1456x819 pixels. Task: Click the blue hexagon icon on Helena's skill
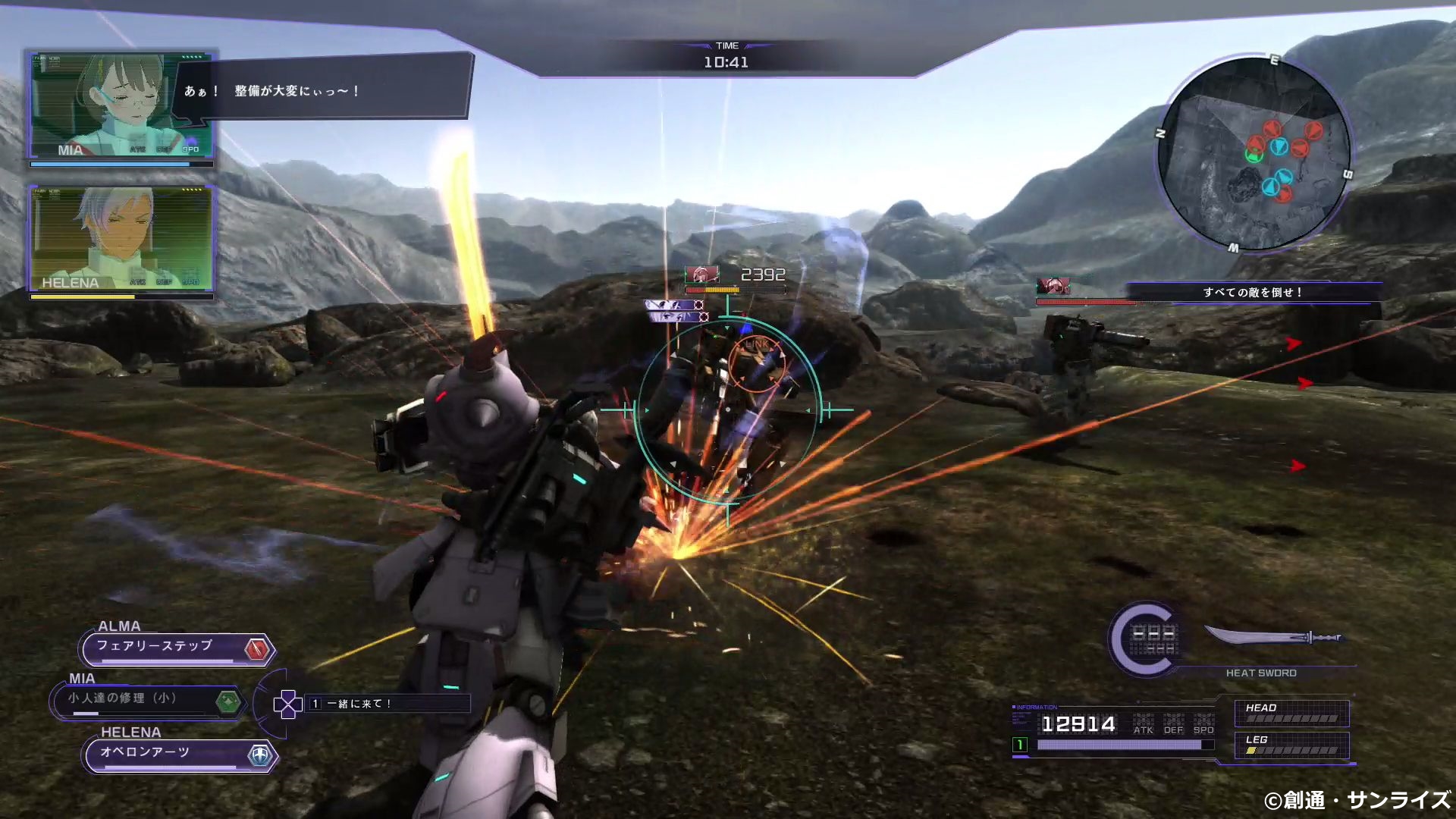260,755
